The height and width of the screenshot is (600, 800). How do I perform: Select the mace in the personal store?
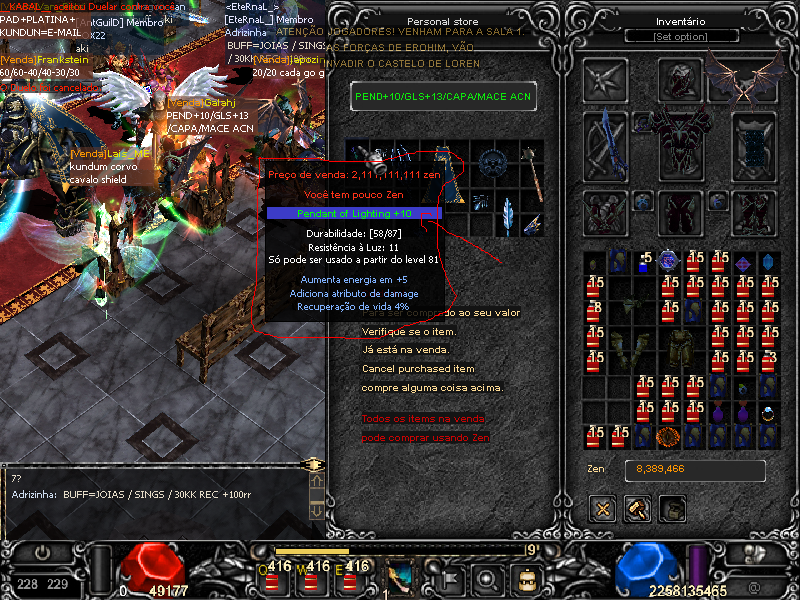(x=536, y=177)
